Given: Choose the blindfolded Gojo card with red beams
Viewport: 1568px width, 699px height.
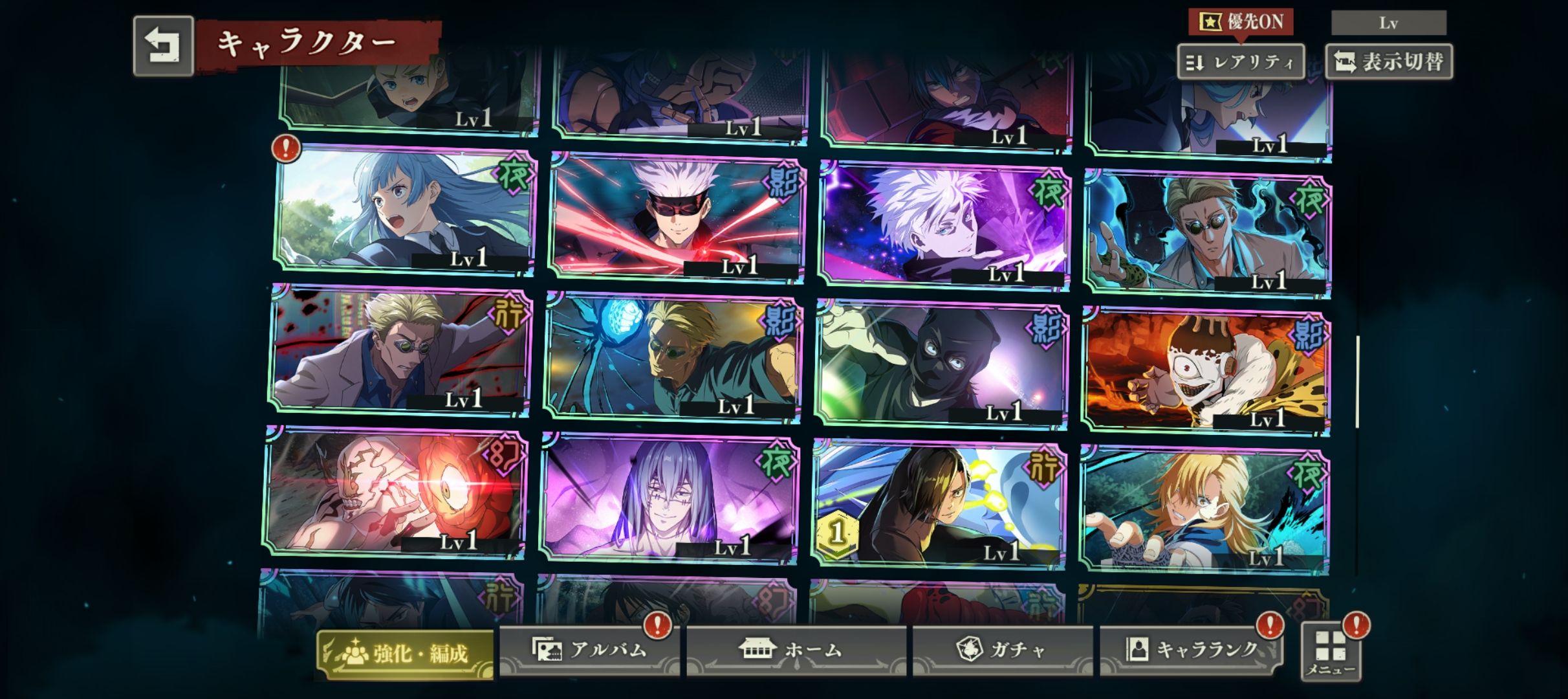Looking at the screenshot, I should 676,217.
